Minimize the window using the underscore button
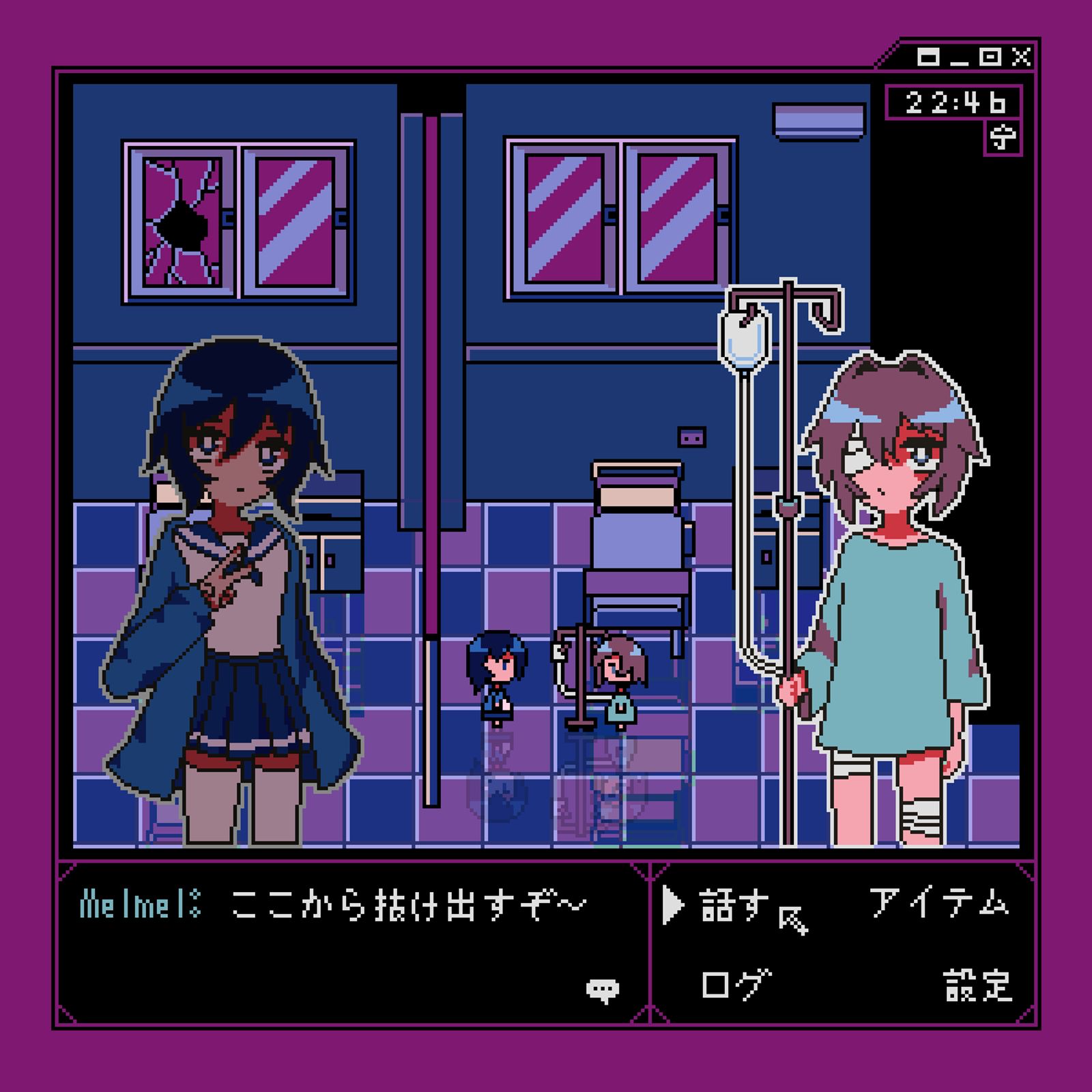 (x=959, y=59)
